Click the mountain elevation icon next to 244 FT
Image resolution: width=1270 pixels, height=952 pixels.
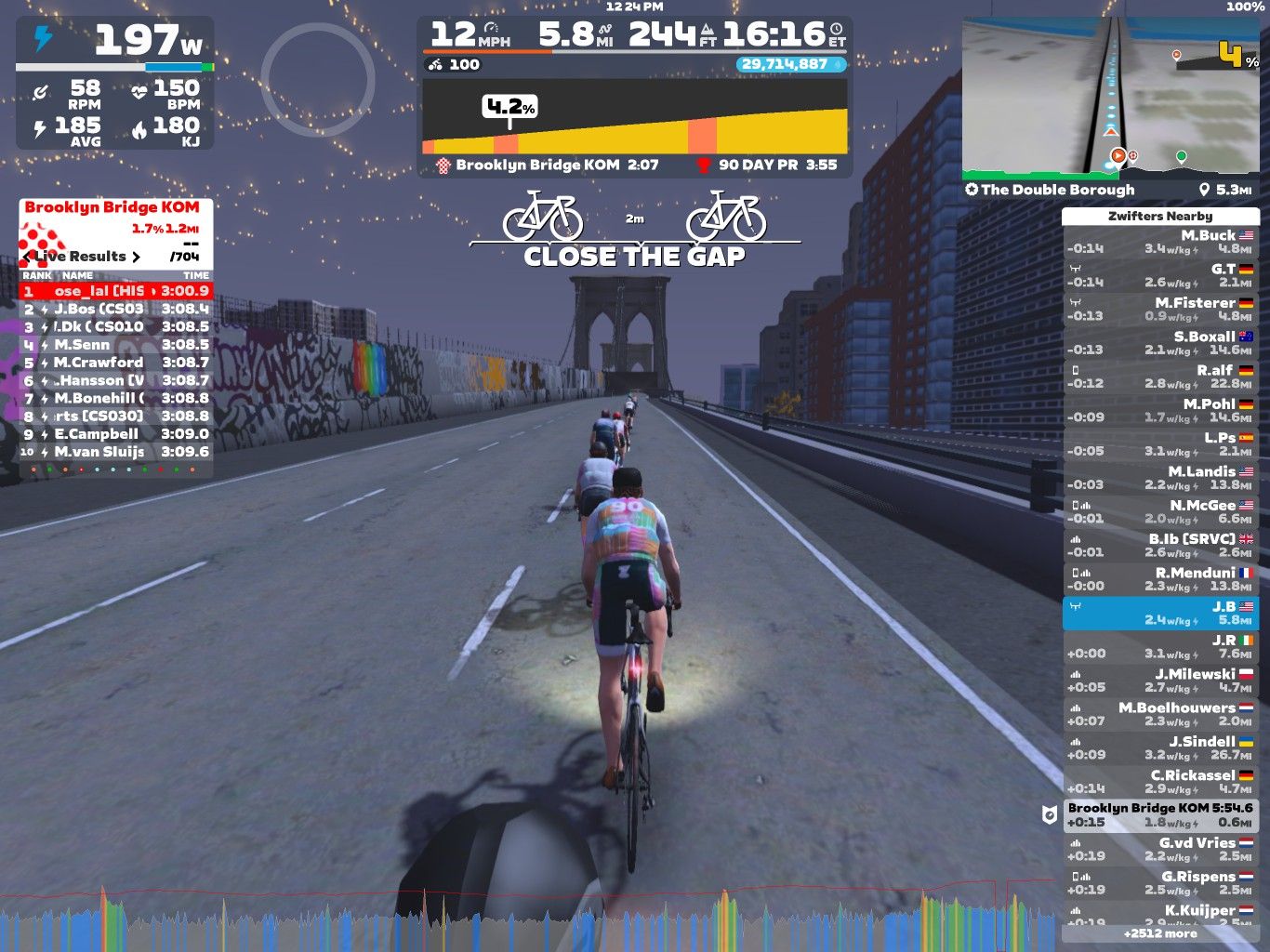coord(708,30)
